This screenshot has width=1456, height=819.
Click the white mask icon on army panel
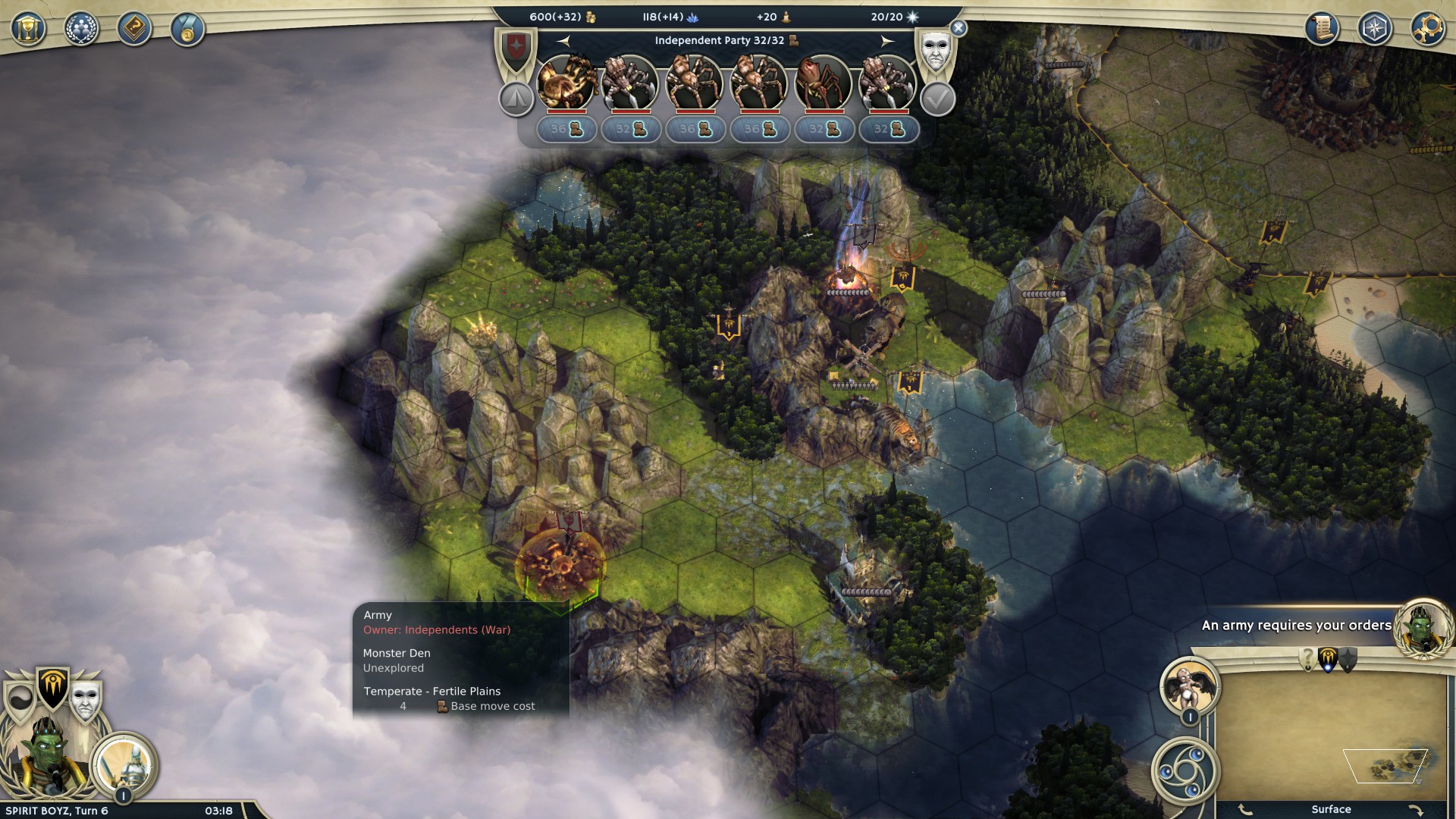pos(935,52)
